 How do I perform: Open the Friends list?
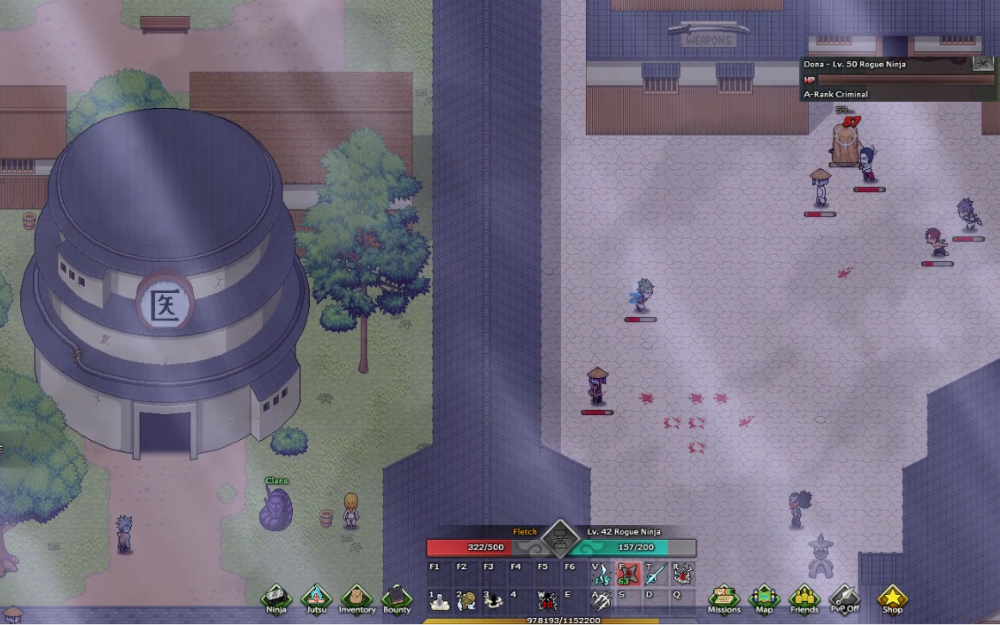[x=804, y=598]
